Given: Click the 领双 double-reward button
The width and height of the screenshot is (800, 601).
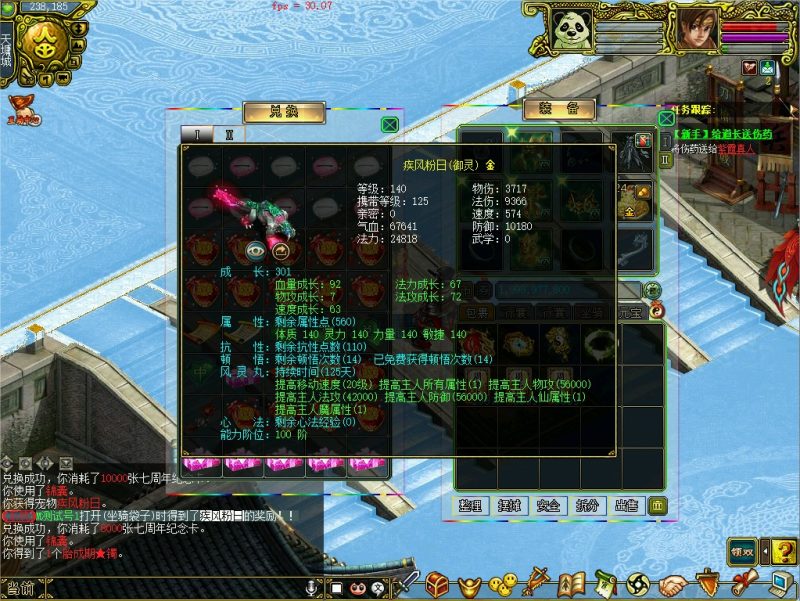Looking at the screenshot, I should (x=741, y=551).
